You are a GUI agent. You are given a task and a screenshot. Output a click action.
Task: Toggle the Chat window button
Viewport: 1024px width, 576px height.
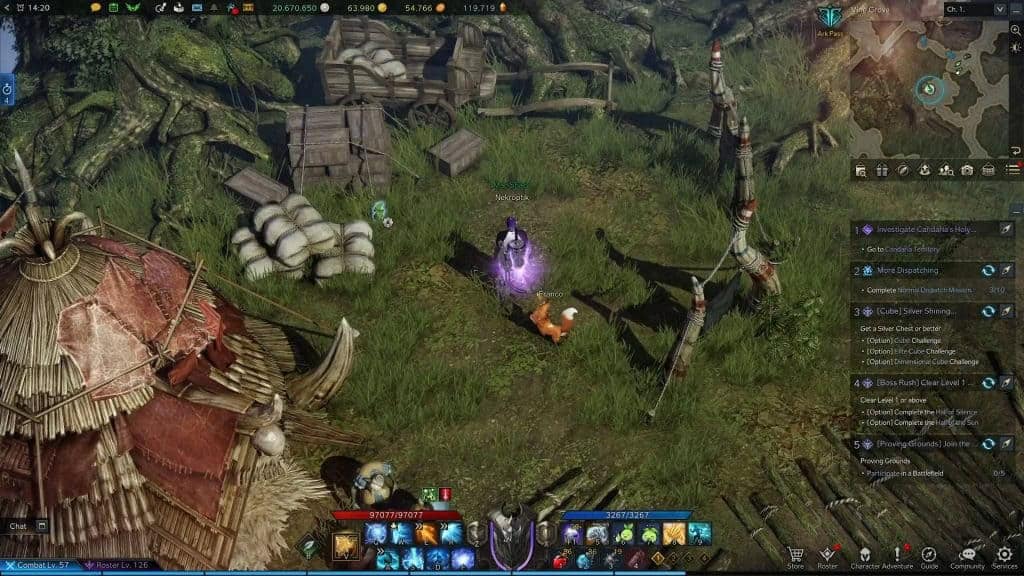pyautogui.click(x=42, y=525)
